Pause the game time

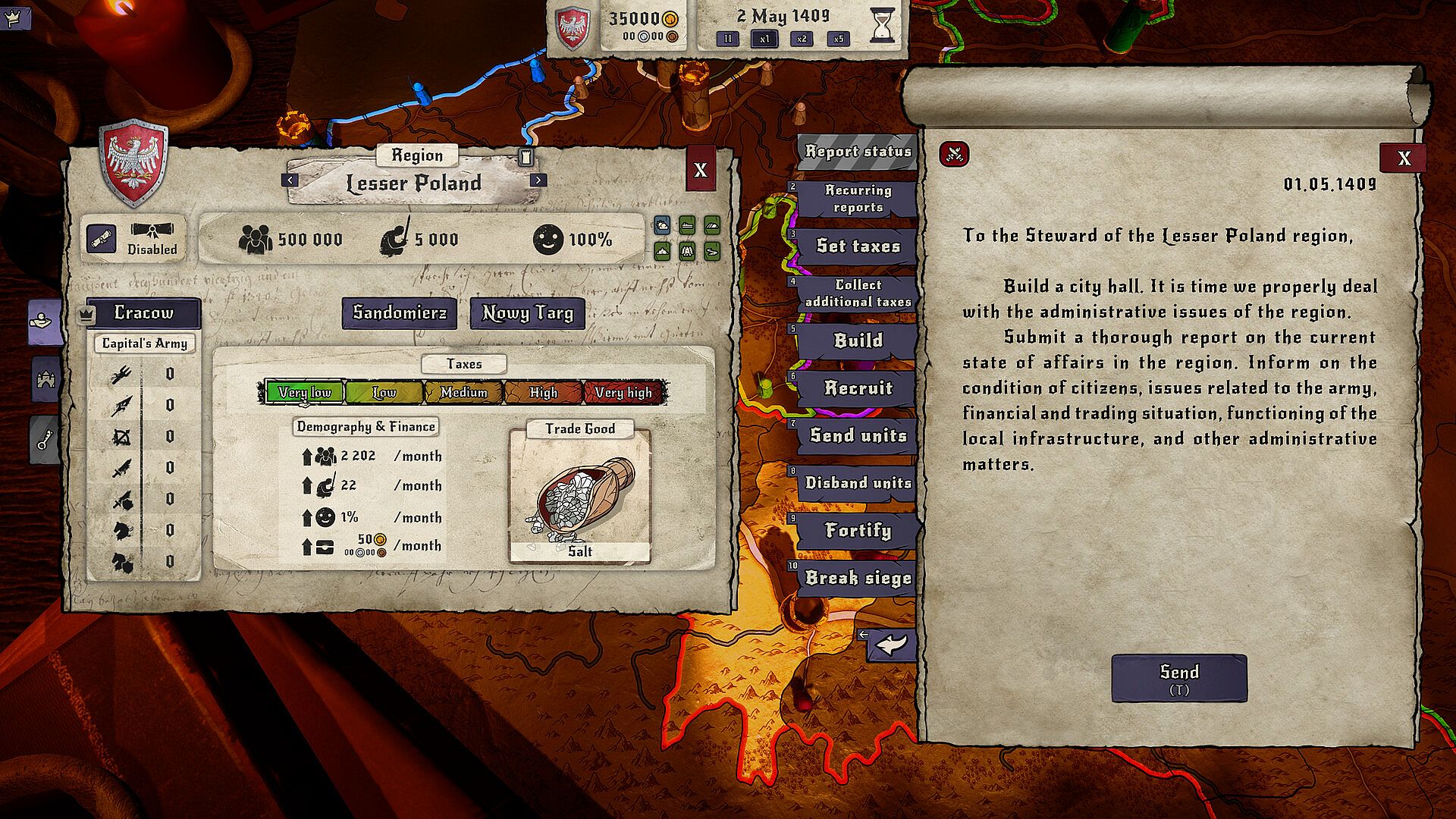(x=727, y=39)
